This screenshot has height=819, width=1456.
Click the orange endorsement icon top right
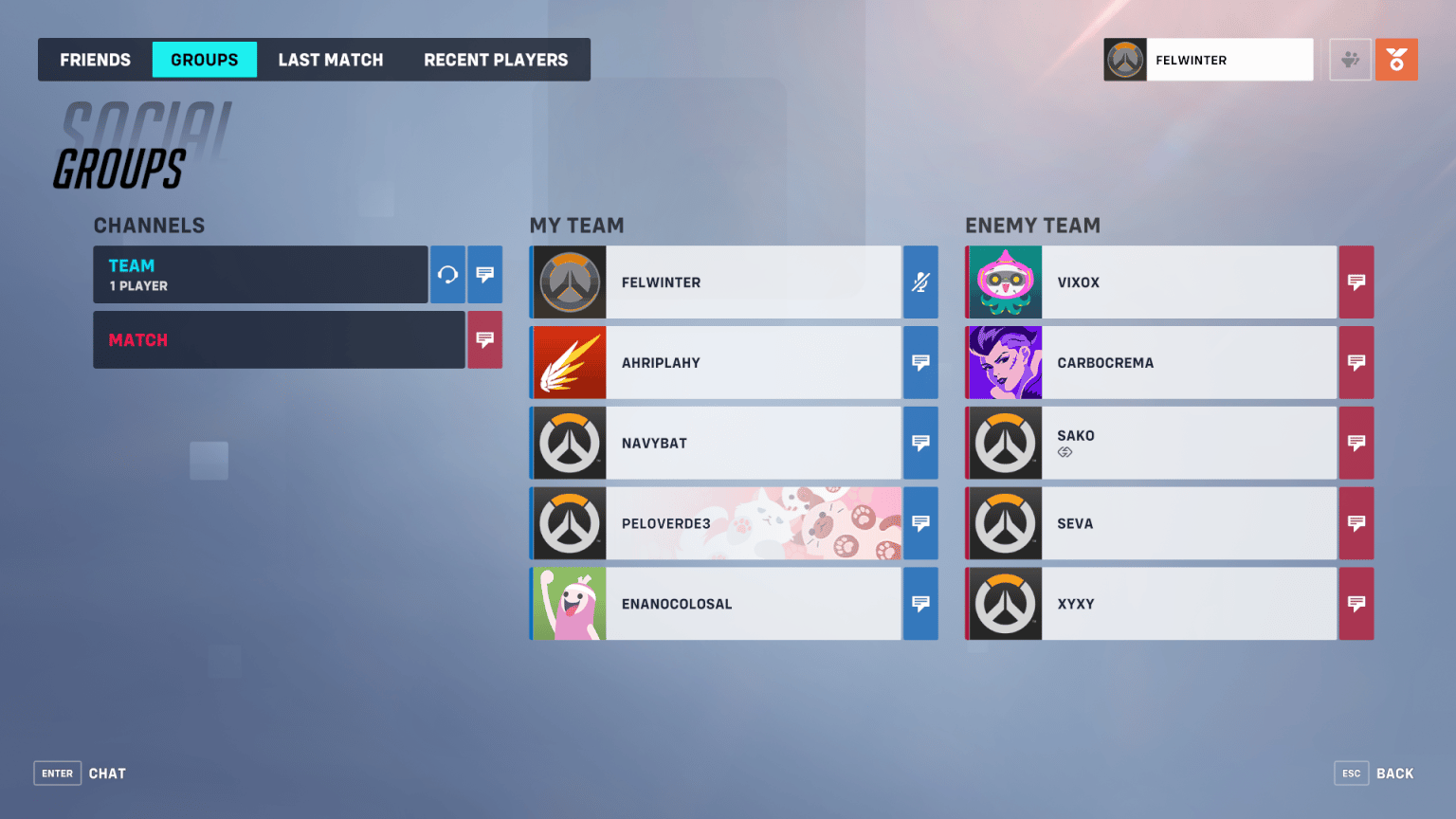pyautogui.click(x=1396, y=59)
